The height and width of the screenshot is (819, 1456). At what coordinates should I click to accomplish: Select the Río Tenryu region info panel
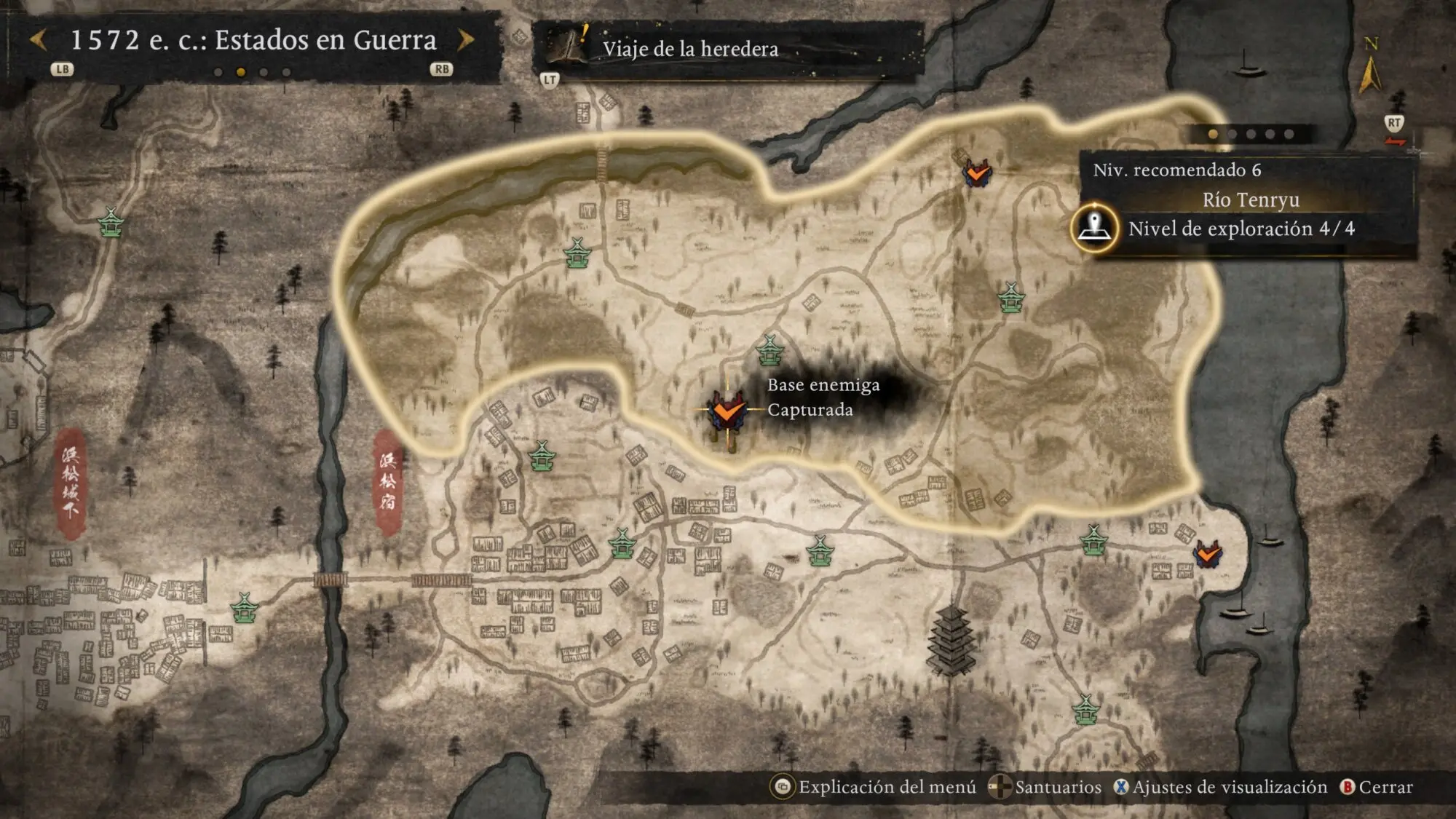[1249, 199]
